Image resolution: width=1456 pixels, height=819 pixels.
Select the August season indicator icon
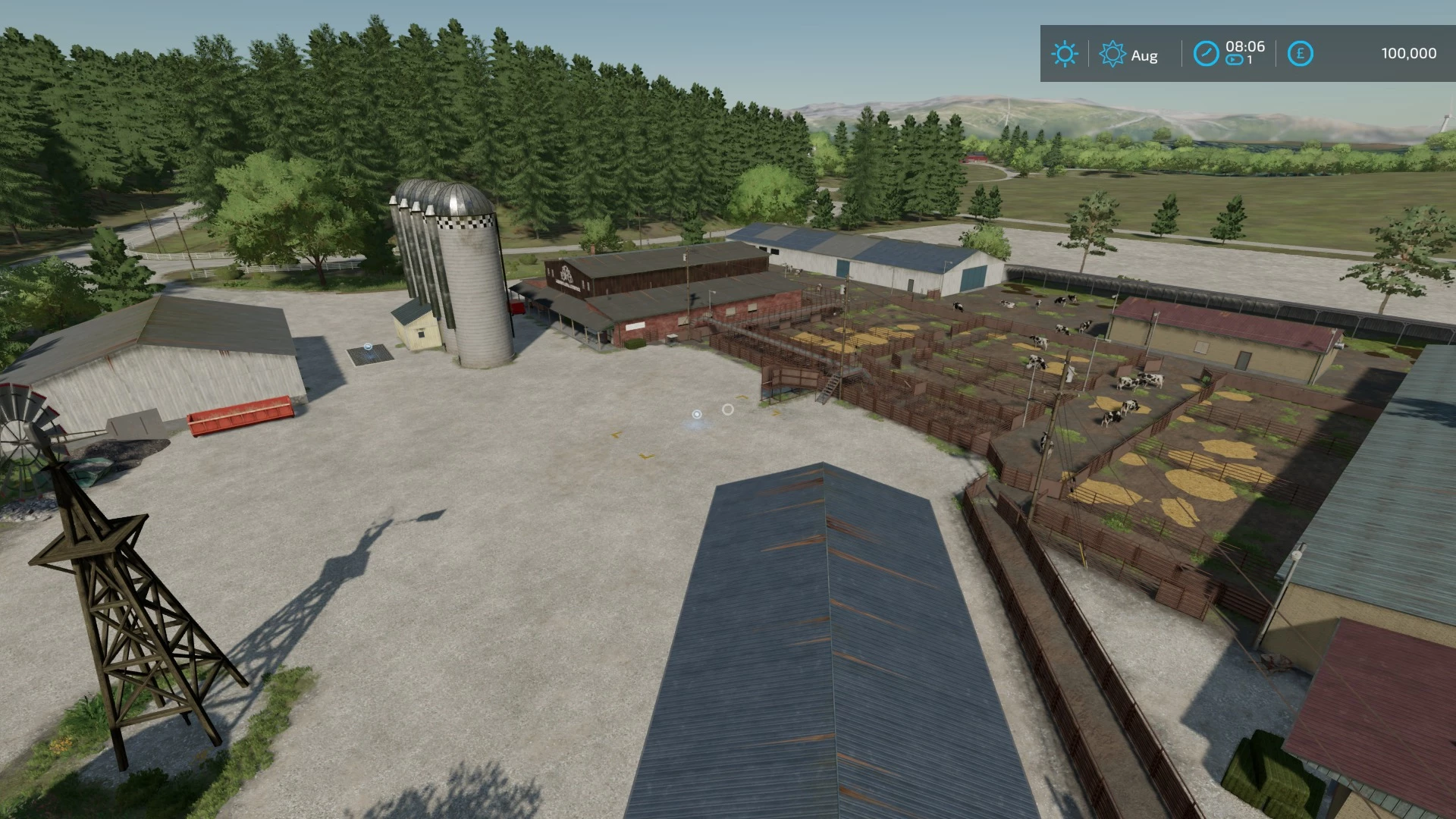(1112, 54)
